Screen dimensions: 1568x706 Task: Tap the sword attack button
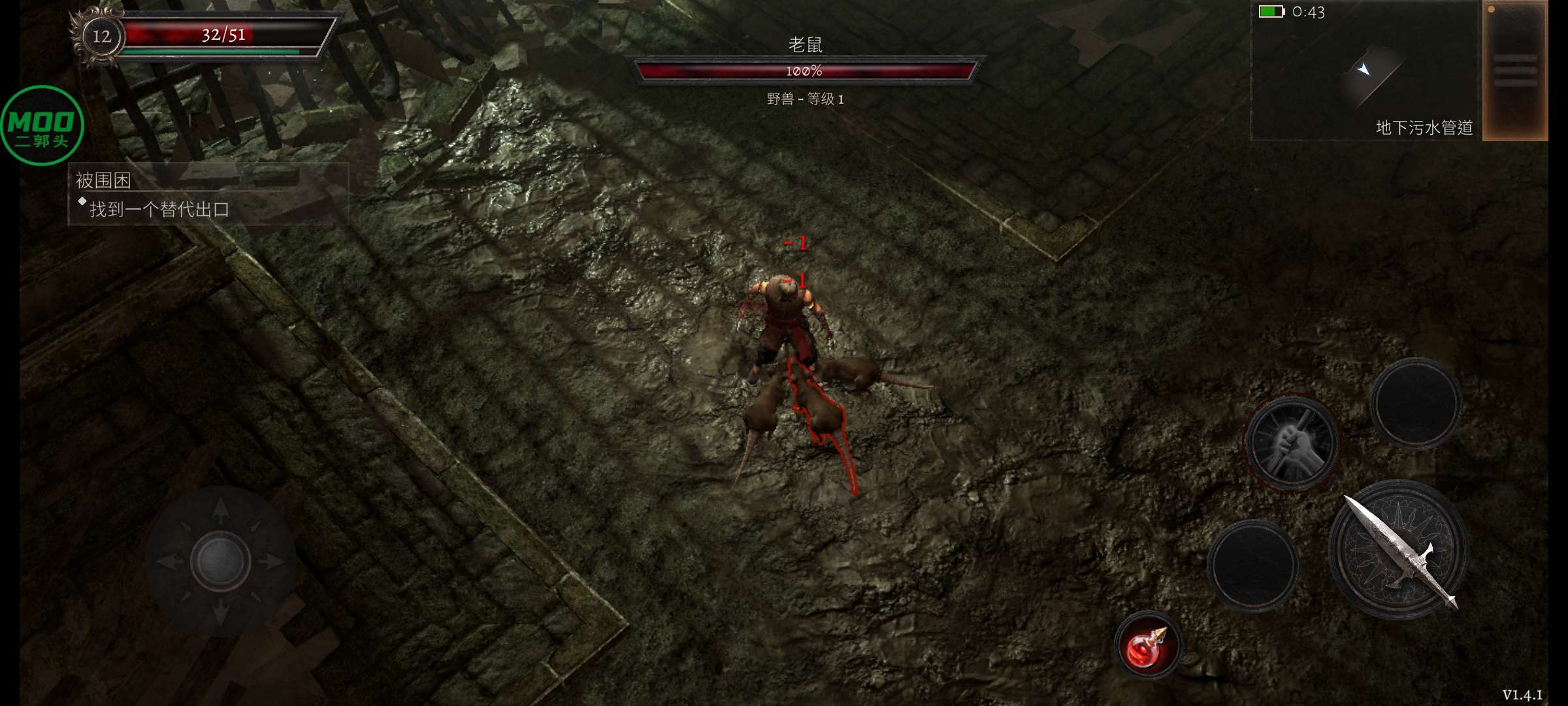(1398, 550)
